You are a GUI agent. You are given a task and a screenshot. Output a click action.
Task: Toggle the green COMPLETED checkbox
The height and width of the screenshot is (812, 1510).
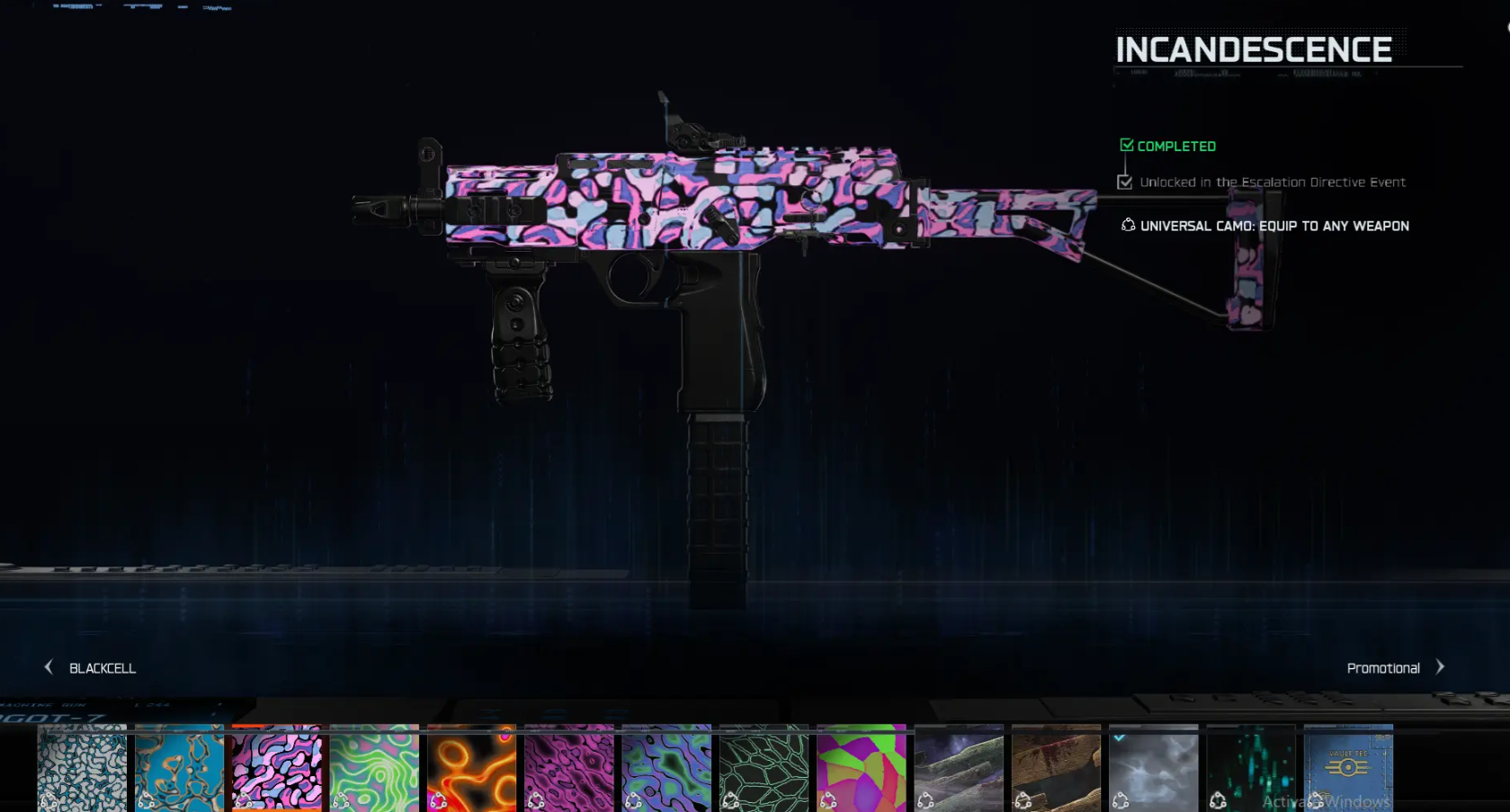click(x=1126, y=144)
